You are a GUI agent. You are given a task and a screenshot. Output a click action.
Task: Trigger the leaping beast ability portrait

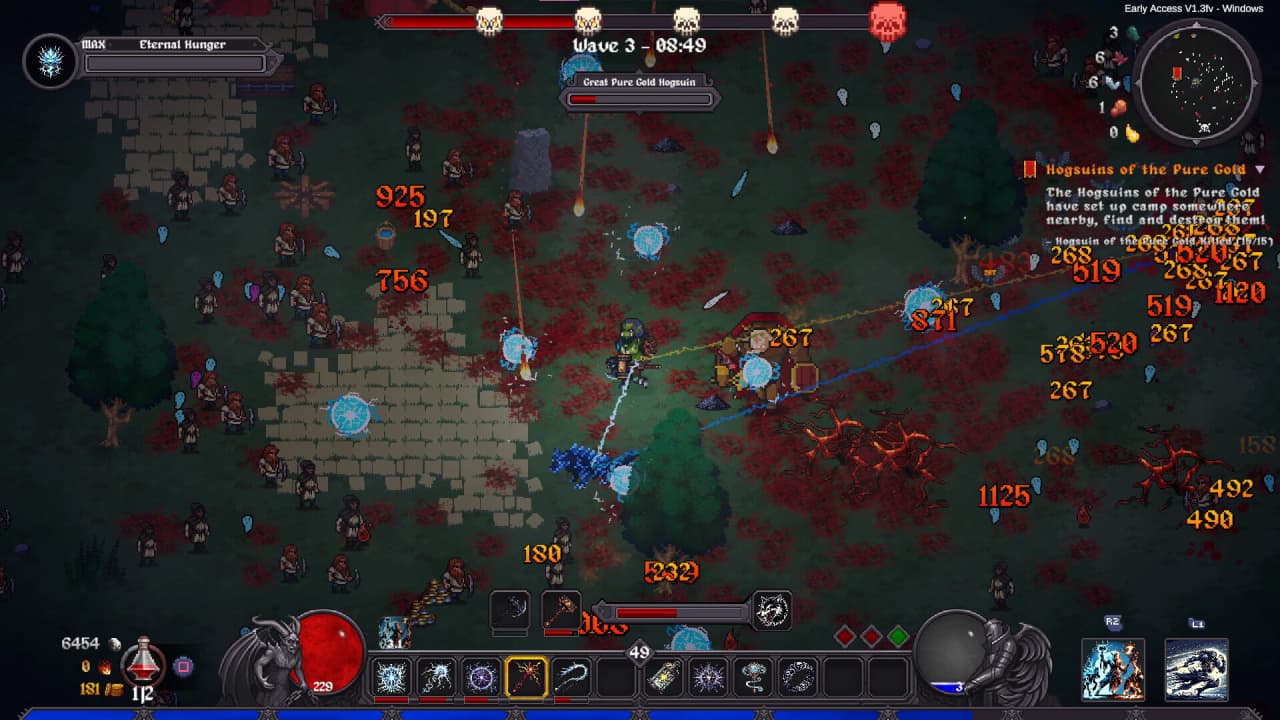1196,669
